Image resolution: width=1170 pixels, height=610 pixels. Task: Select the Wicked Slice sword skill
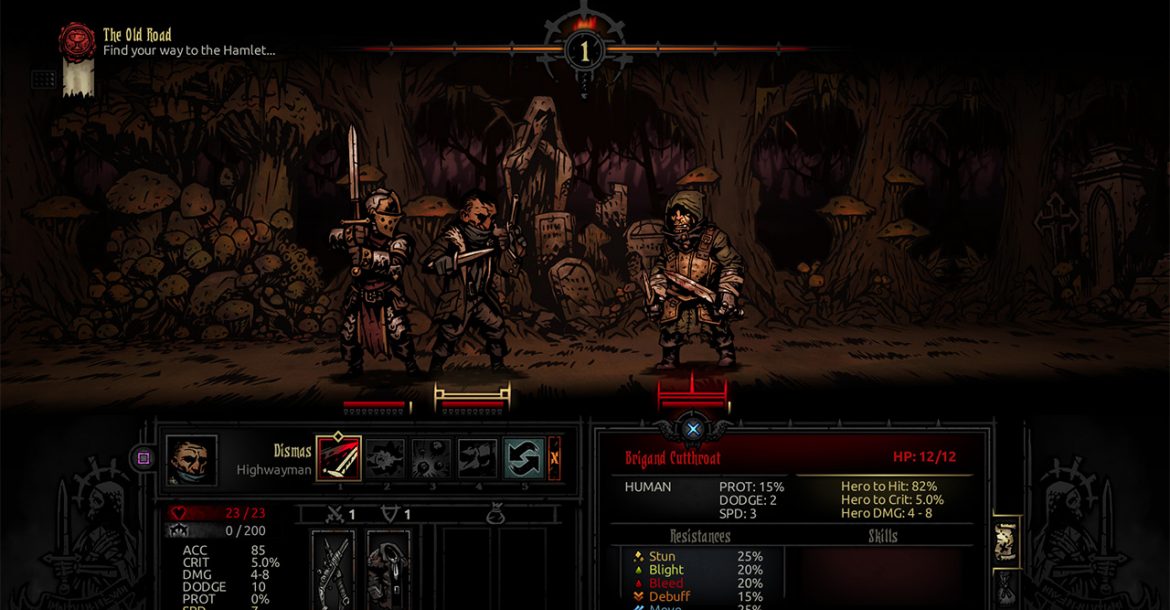(x=337, y=458)
